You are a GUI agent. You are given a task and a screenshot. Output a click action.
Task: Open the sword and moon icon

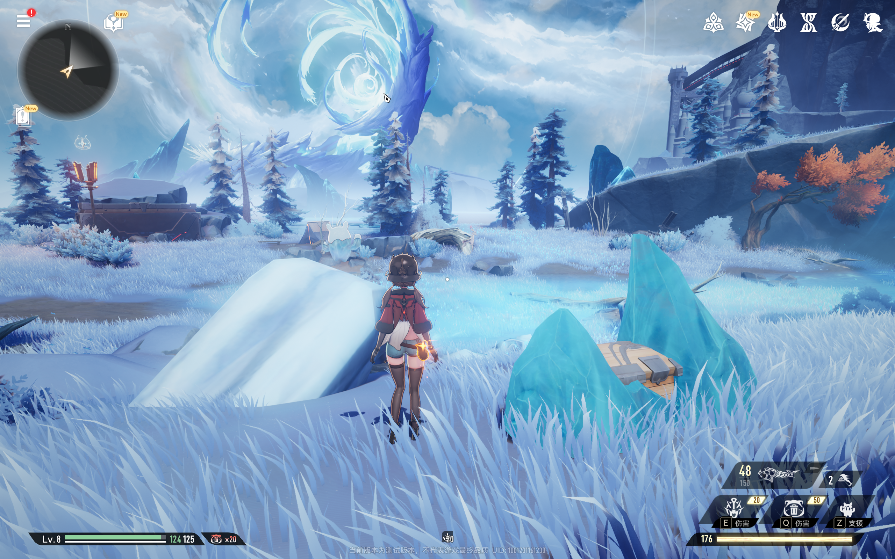pos(840,22)
